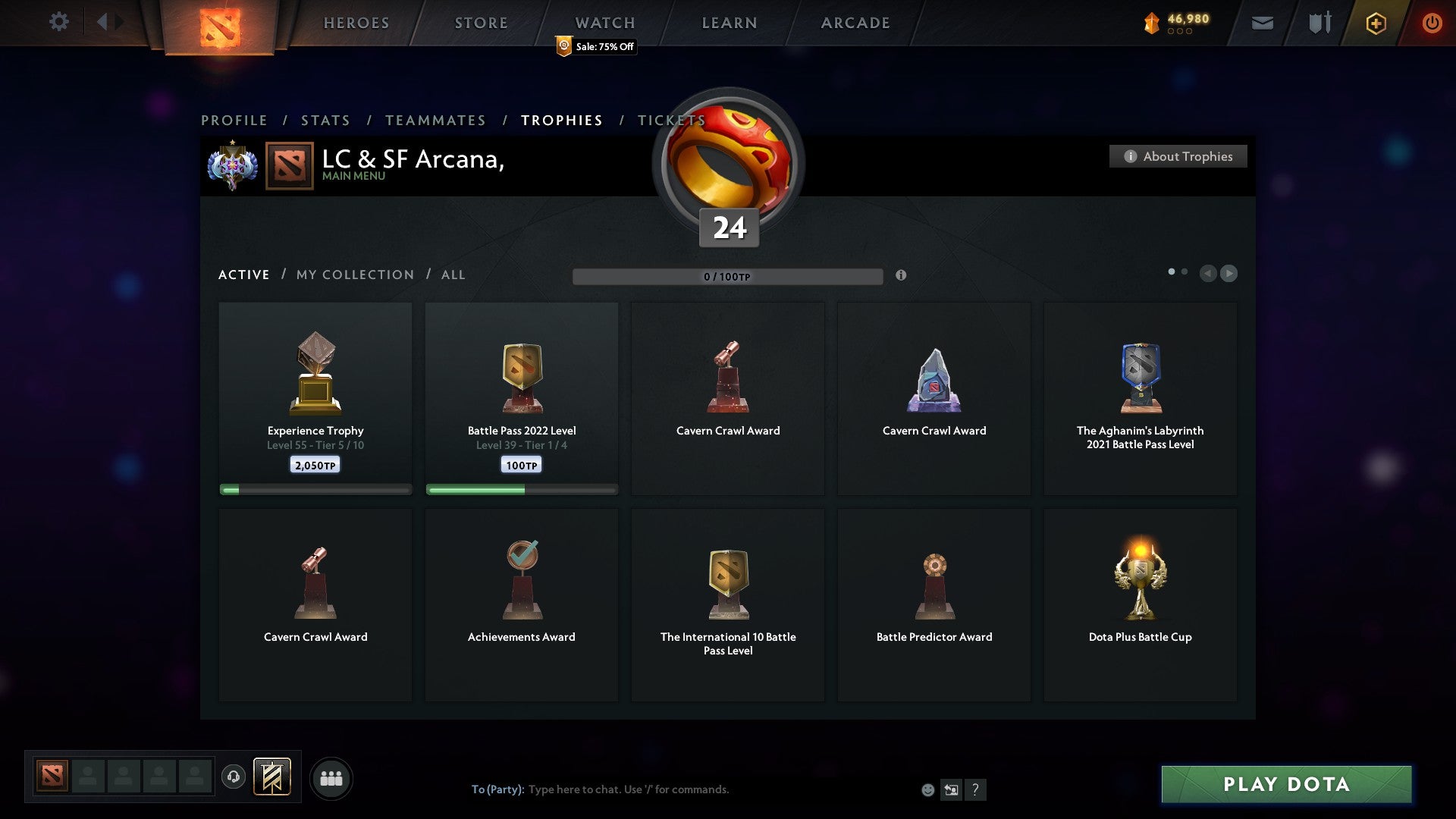Click the gold plus friend invite icon
Viewport: 1456px width, 819px height.
click(x=1376, y=23)
